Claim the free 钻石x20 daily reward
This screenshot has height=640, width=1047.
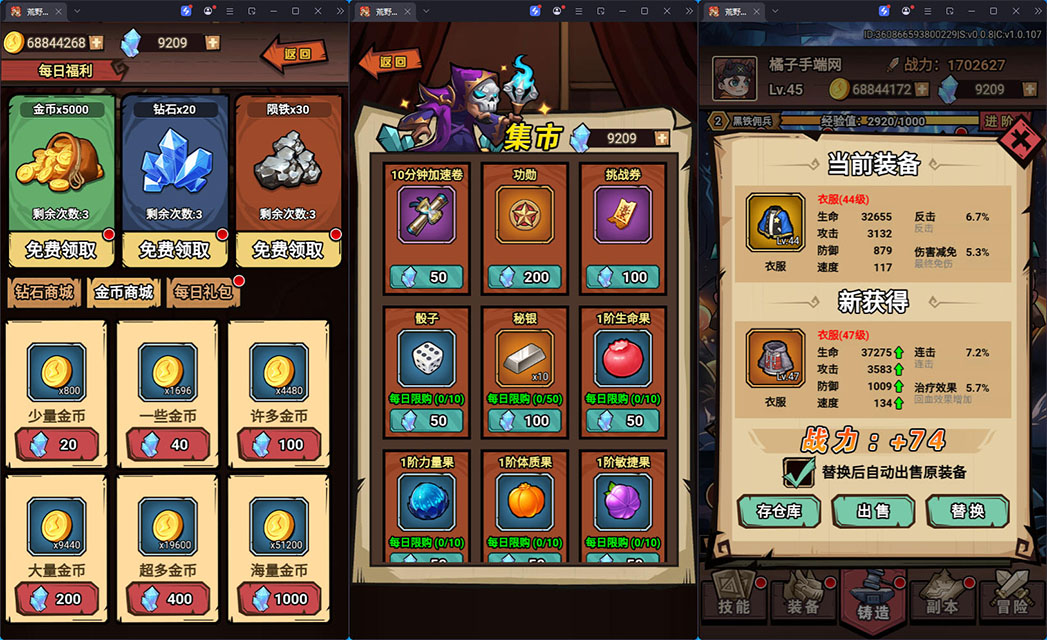coord(174,249)
